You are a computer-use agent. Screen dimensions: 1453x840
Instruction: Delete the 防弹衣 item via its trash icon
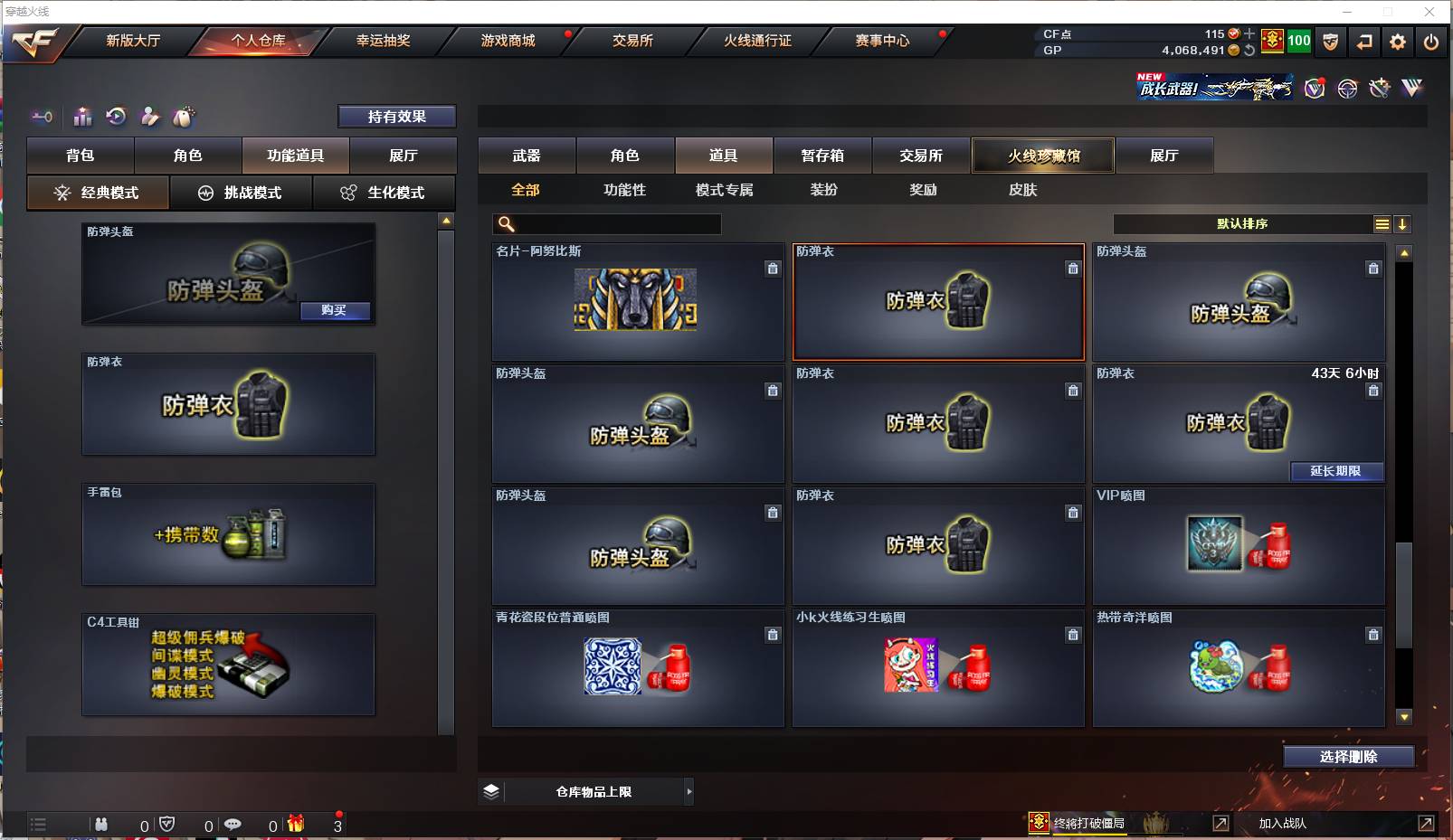(1073, 269)
